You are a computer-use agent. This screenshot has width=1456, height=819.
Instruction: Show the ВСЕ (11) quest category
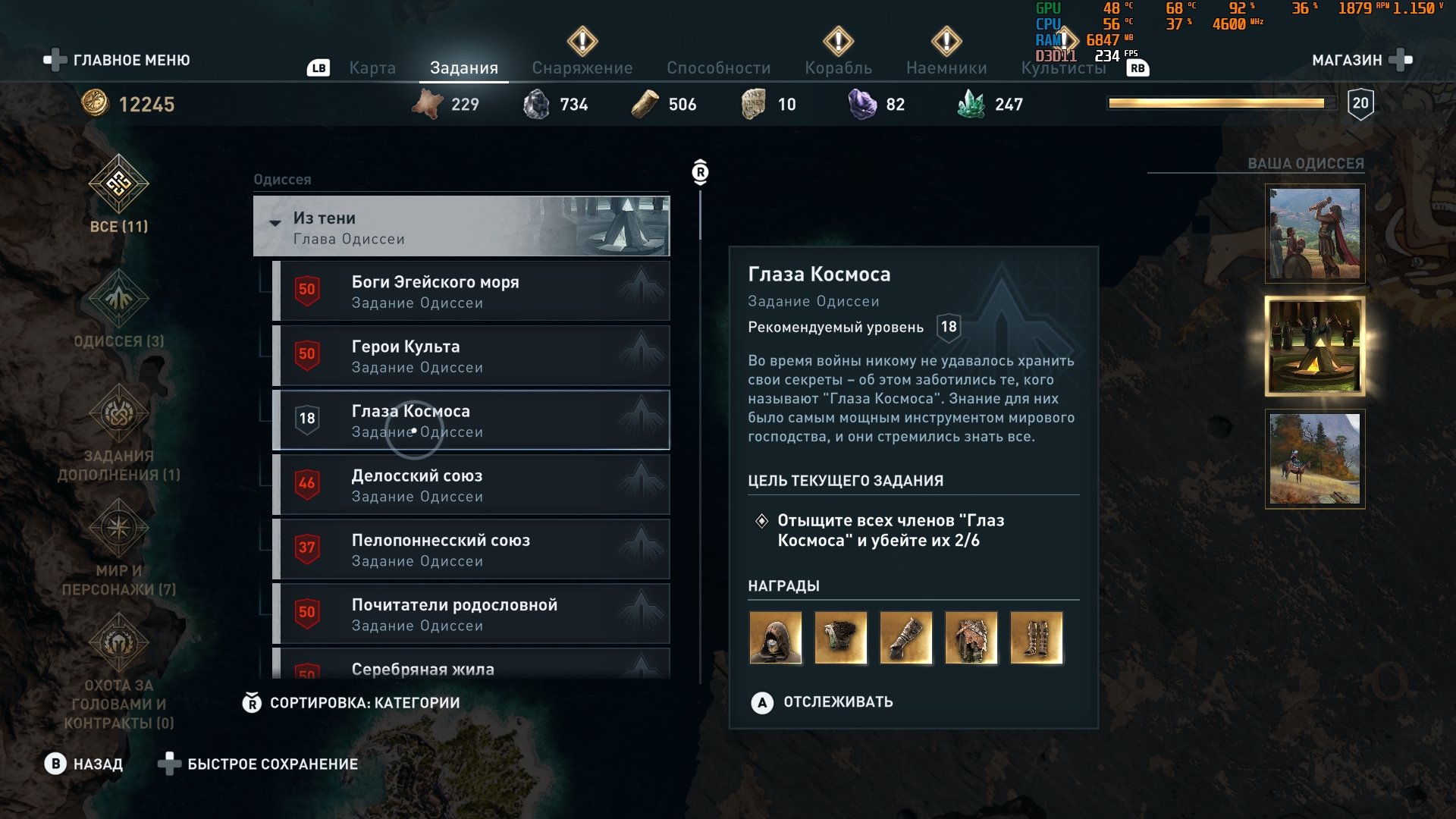(x=119, y=194)
